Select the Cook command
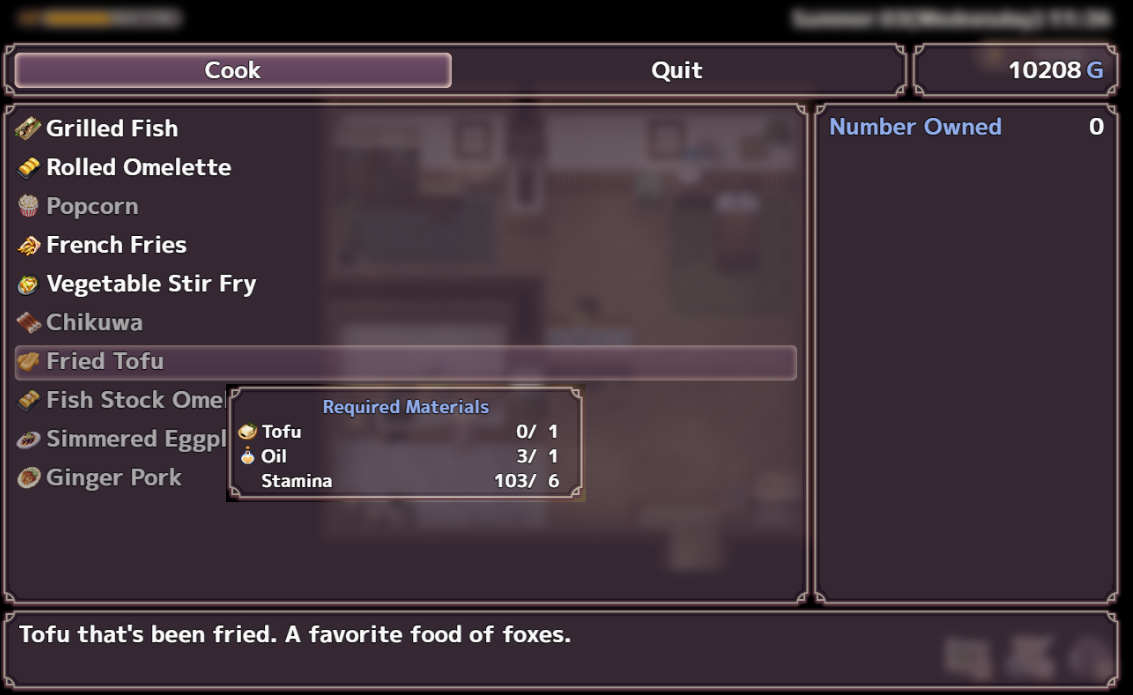 pyautogui.click(x=233, y=70)
